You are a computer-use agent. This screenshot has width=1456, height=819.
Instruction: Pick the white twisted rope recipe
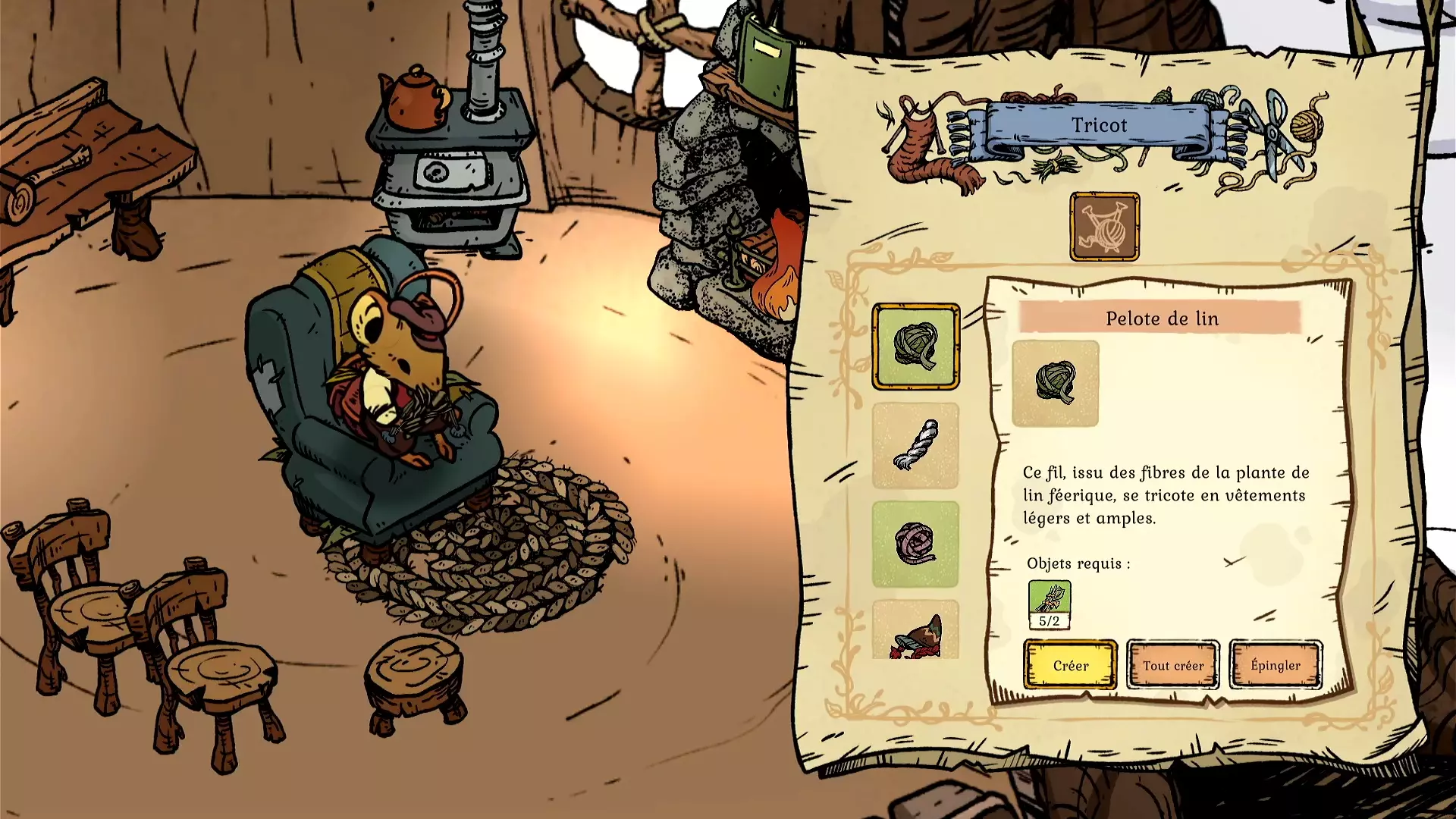915,445
